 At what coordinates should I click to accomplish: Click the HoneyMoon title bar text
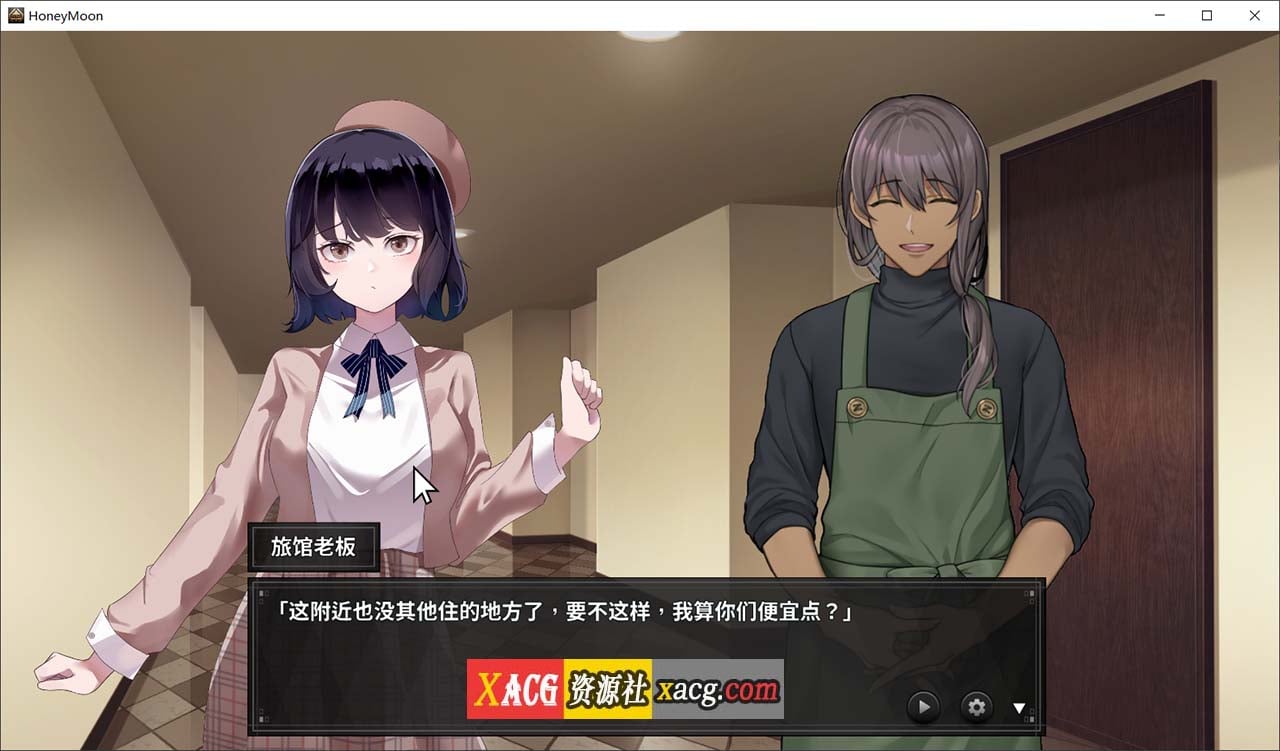point(65,15)
